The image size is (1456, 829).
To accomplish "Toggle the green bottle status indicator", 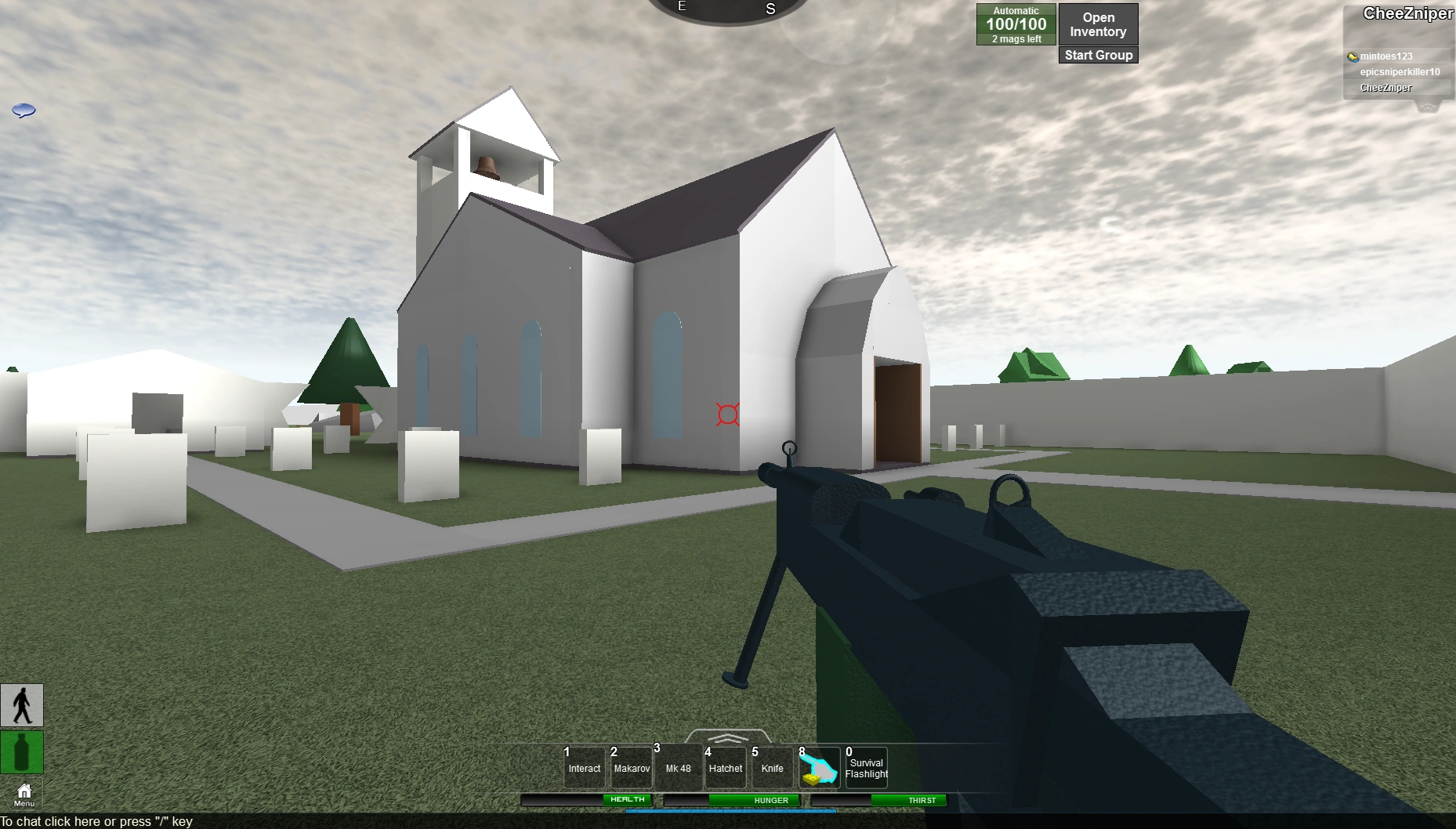I will (22, 752).
